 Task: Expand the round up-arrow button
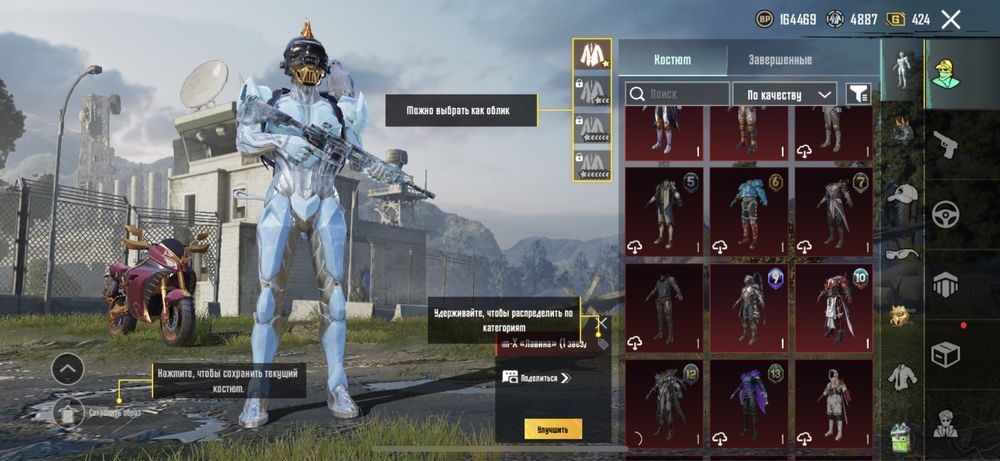(x=68, y=369)
